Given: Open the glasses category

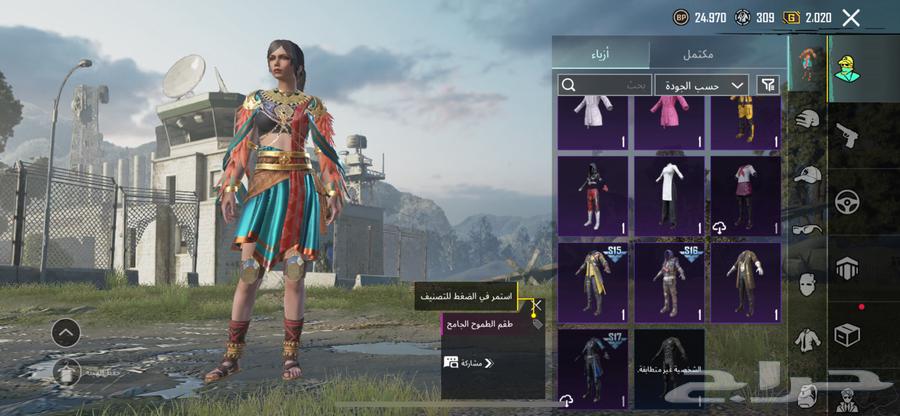Looking at the screenshot, I should click(x=807, y=228).
